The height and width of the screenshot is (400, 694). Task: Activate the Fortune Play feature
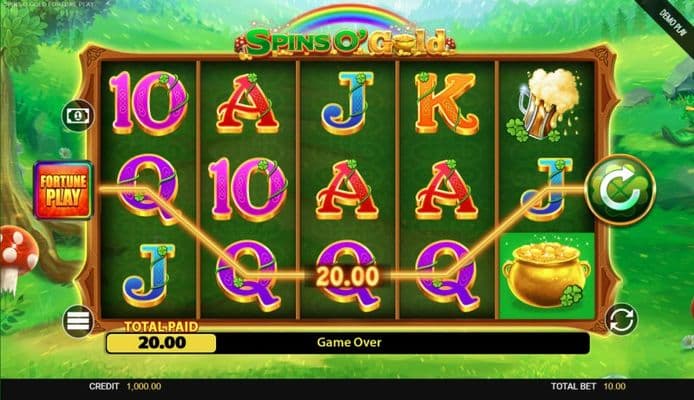65,189
